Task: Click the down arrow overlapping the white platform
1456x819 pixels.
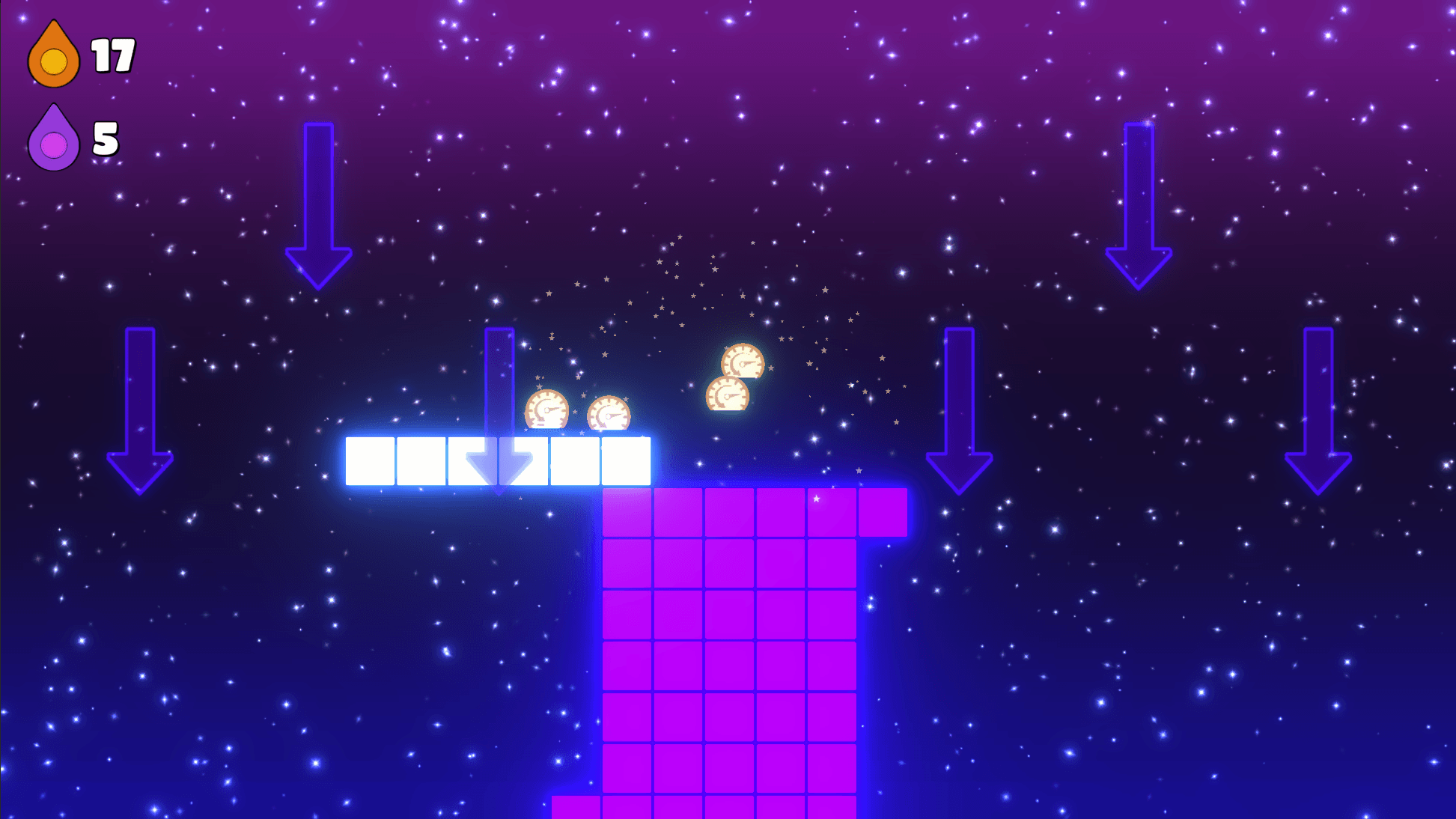Action: click(x=498, y=408)
